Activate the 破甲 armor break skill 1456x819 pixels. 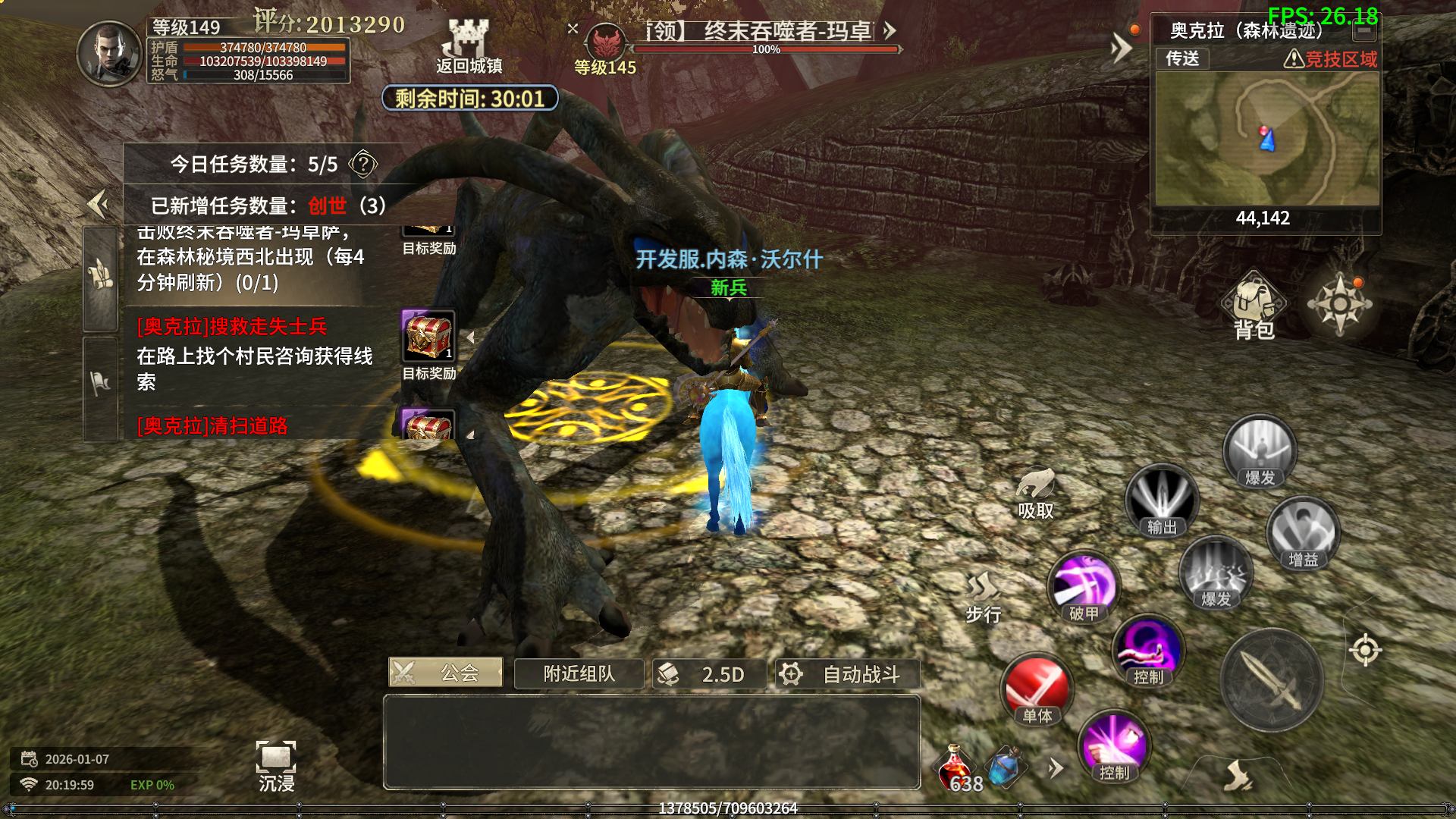(1084, 588)
